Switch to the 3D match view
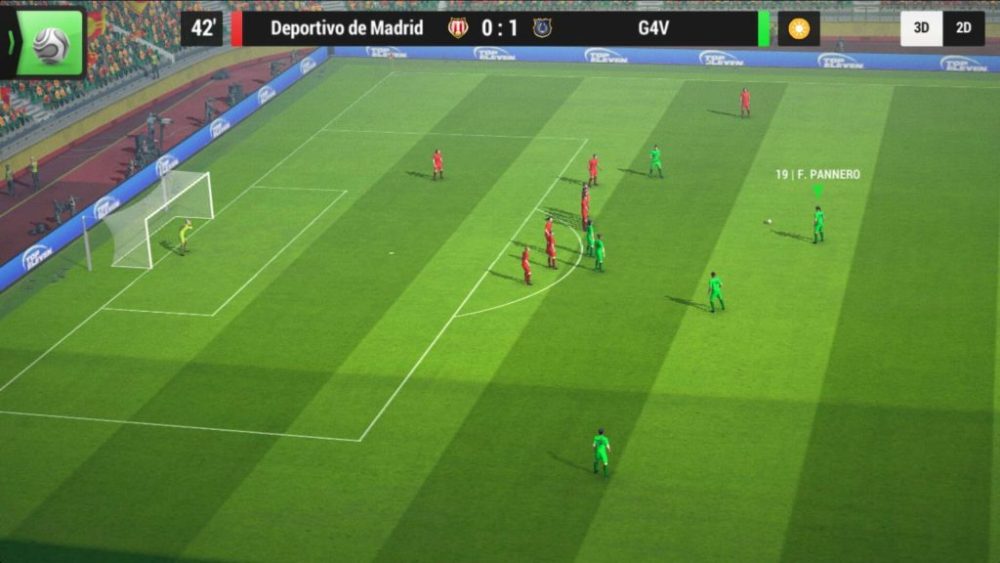The image size is (1000, 563). [921, 29]
